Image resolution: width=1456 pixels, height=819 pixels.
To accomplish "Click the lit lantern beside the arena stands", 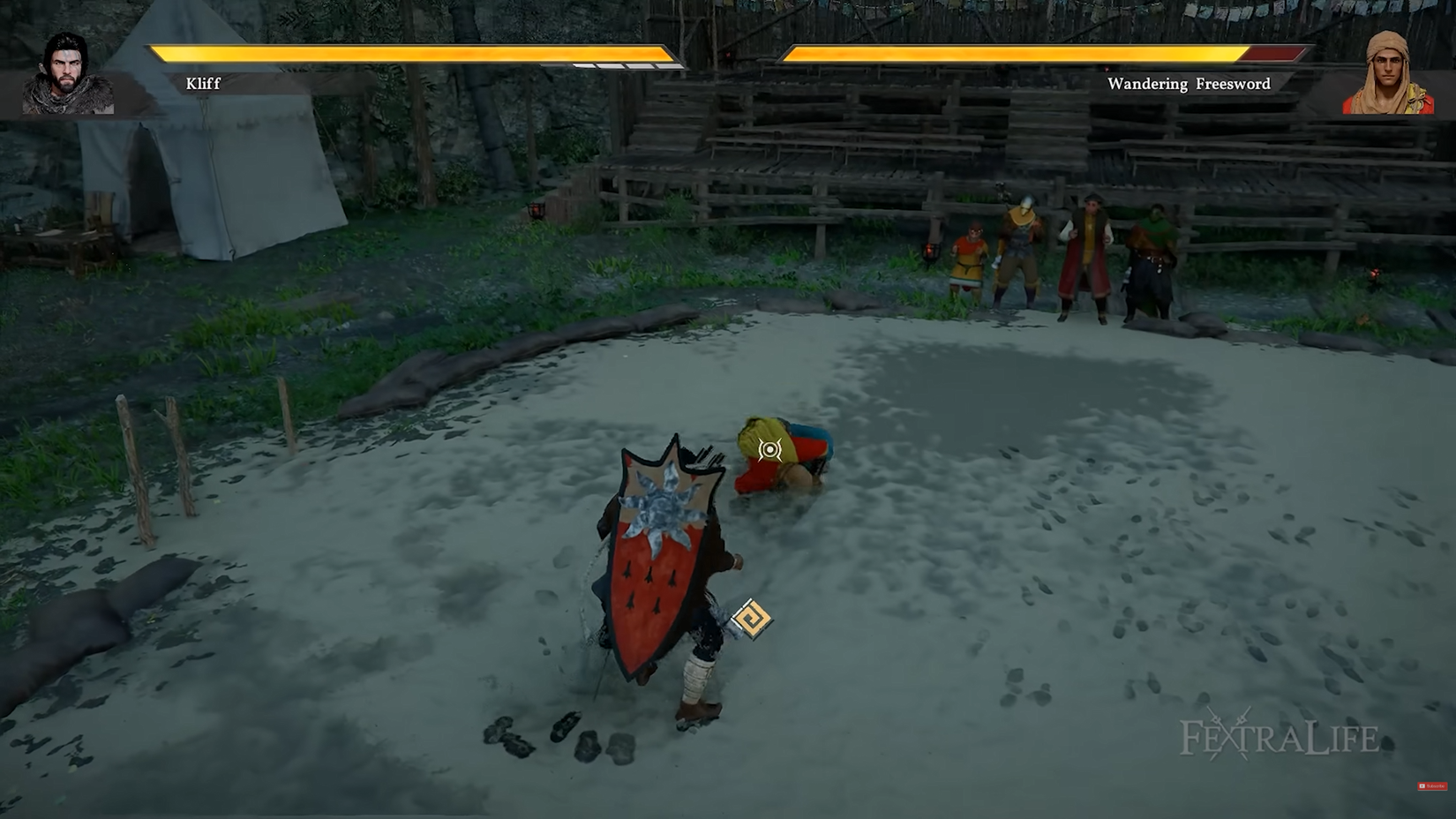I will (x=931, y=253).
